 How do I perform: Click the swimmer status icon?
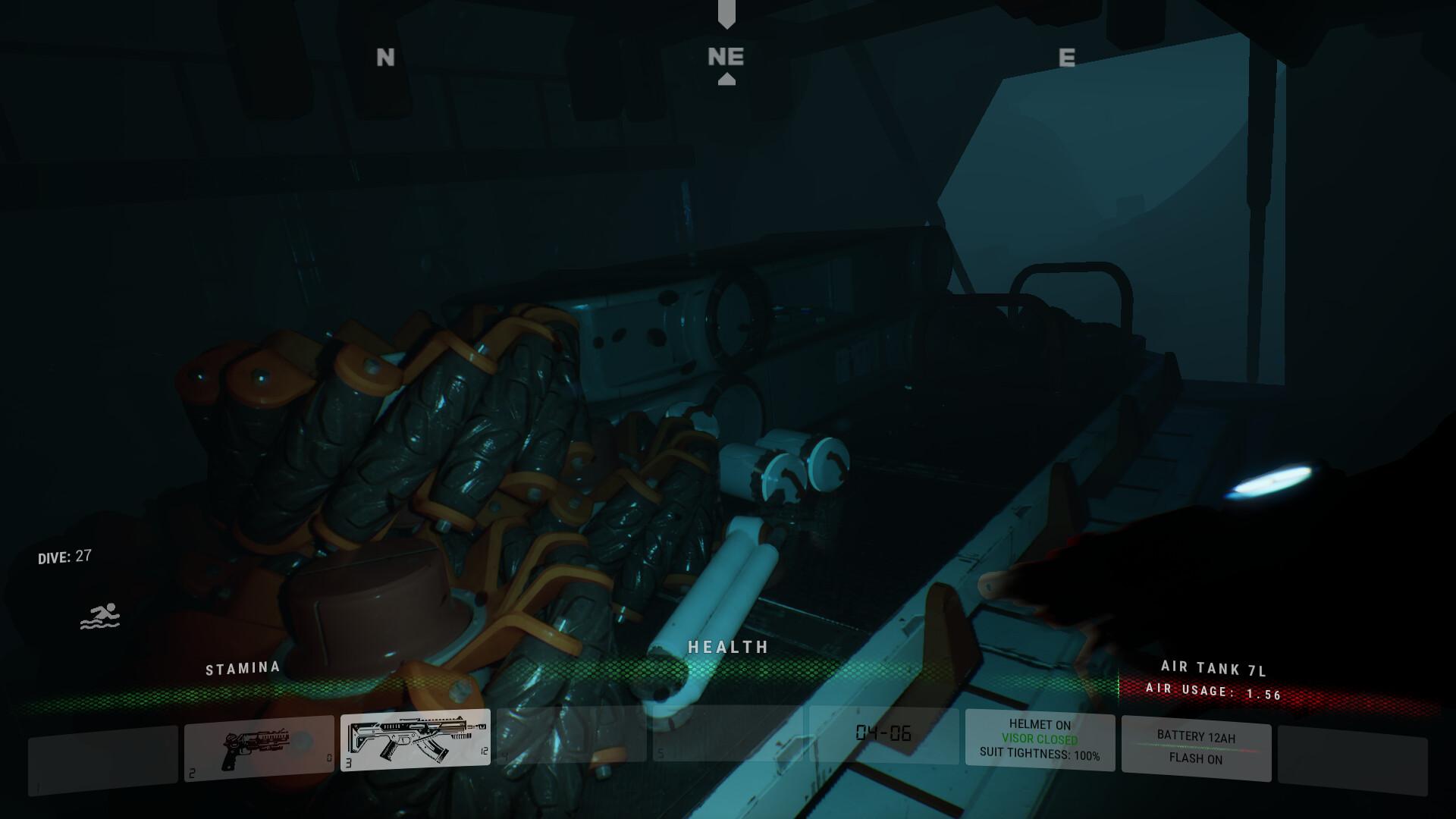(100, 617)
